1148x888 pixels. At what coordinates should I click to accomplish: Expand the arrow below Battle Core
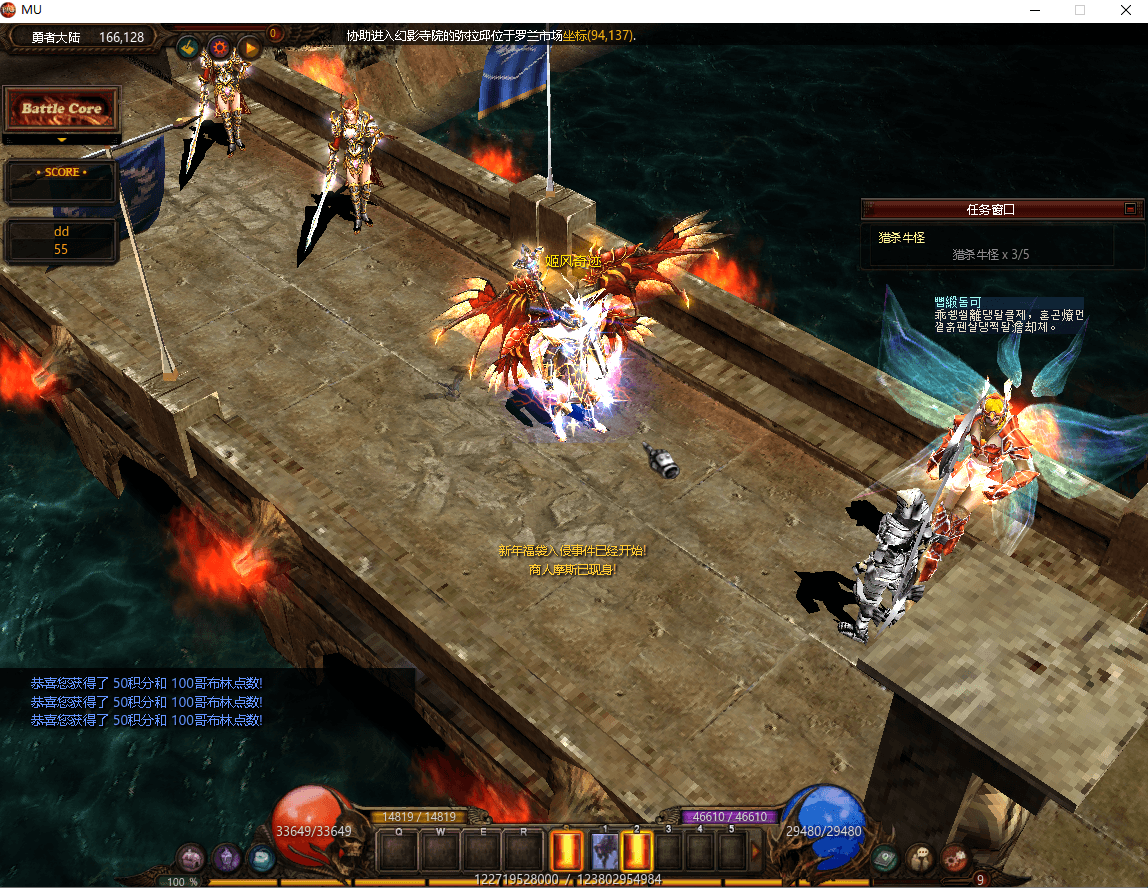61,140
